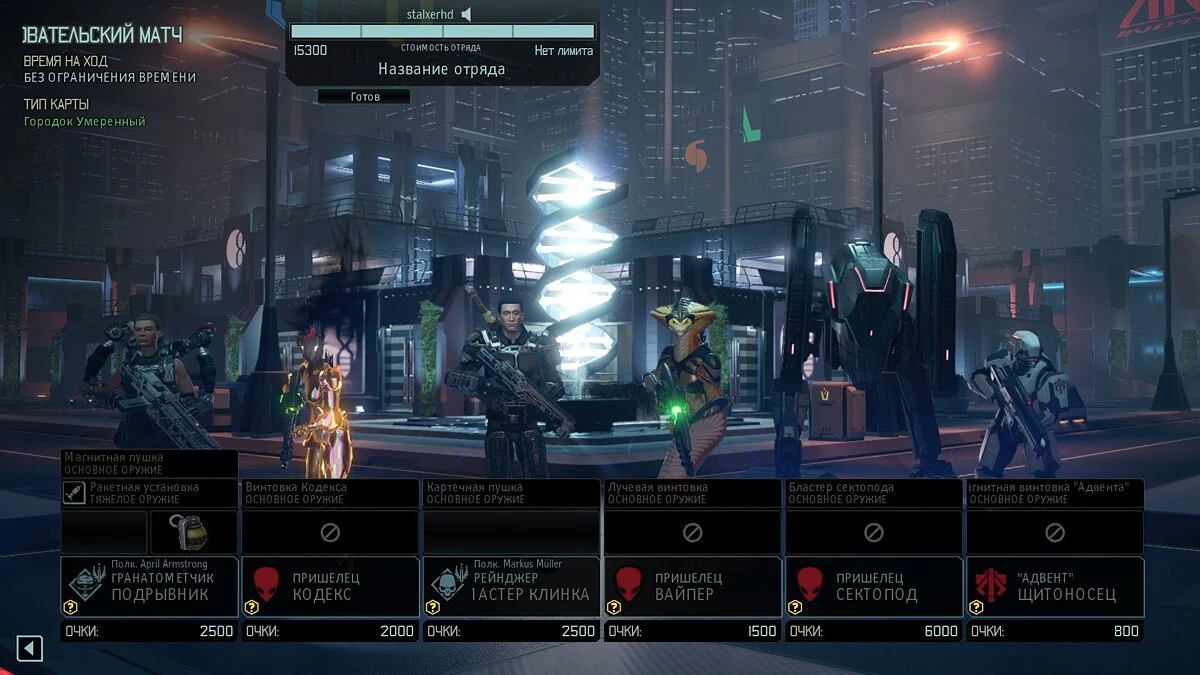Viewport: 1200px width, 675px height.
Task: Click the Винтовка Кодекса weapon label
Action: tap(330, 492)
